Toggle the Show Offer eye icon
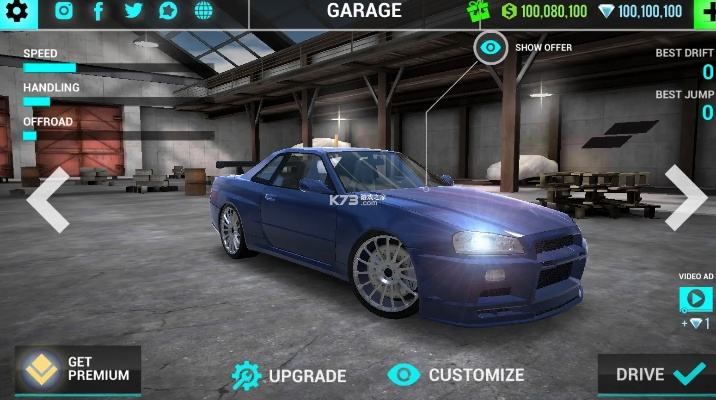Image resolution: width=716 pixels, height=400 pixels. point(490,47)
